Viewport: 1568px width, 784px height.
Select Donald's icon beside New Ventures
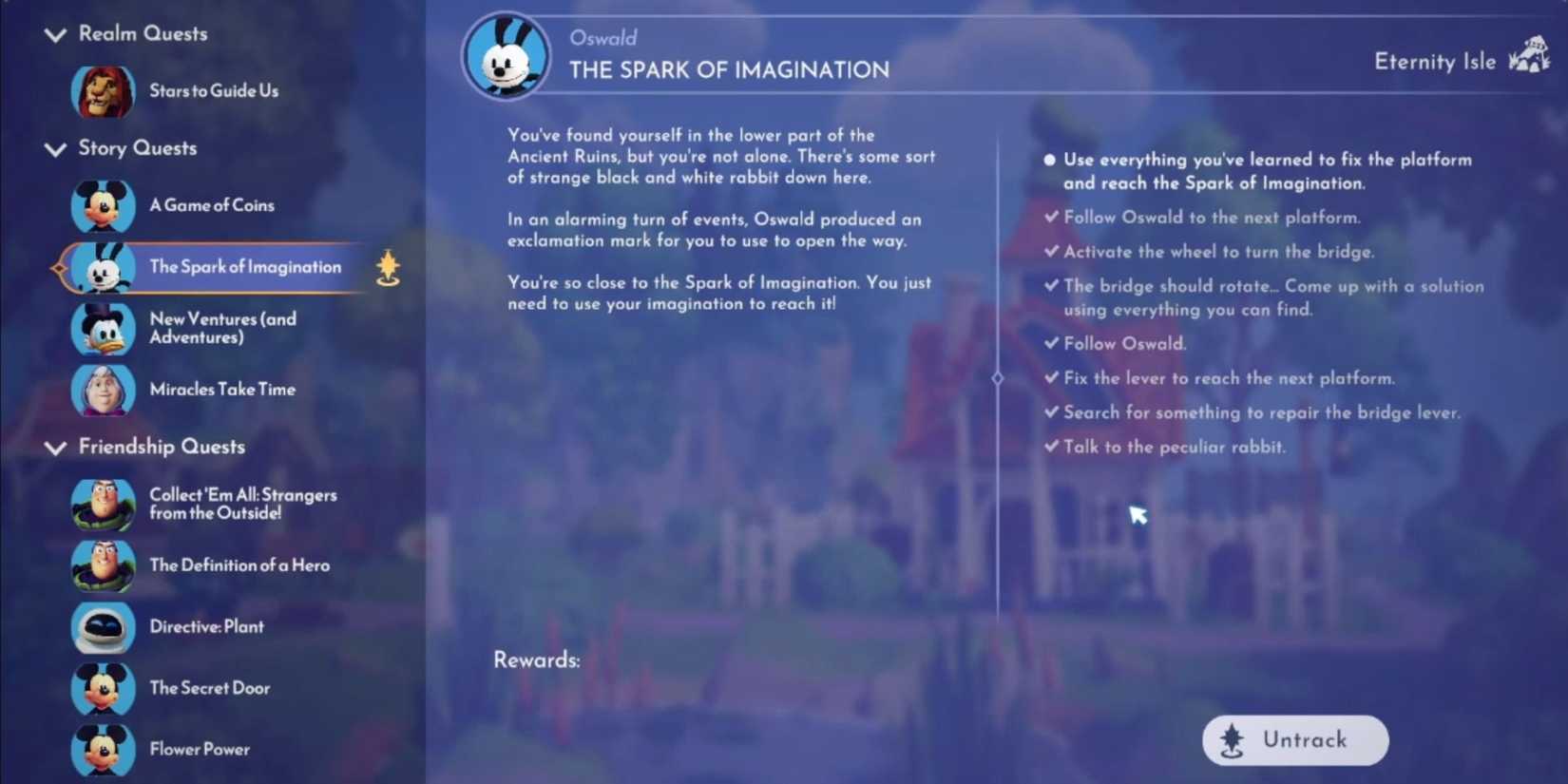tap(103, 329)
